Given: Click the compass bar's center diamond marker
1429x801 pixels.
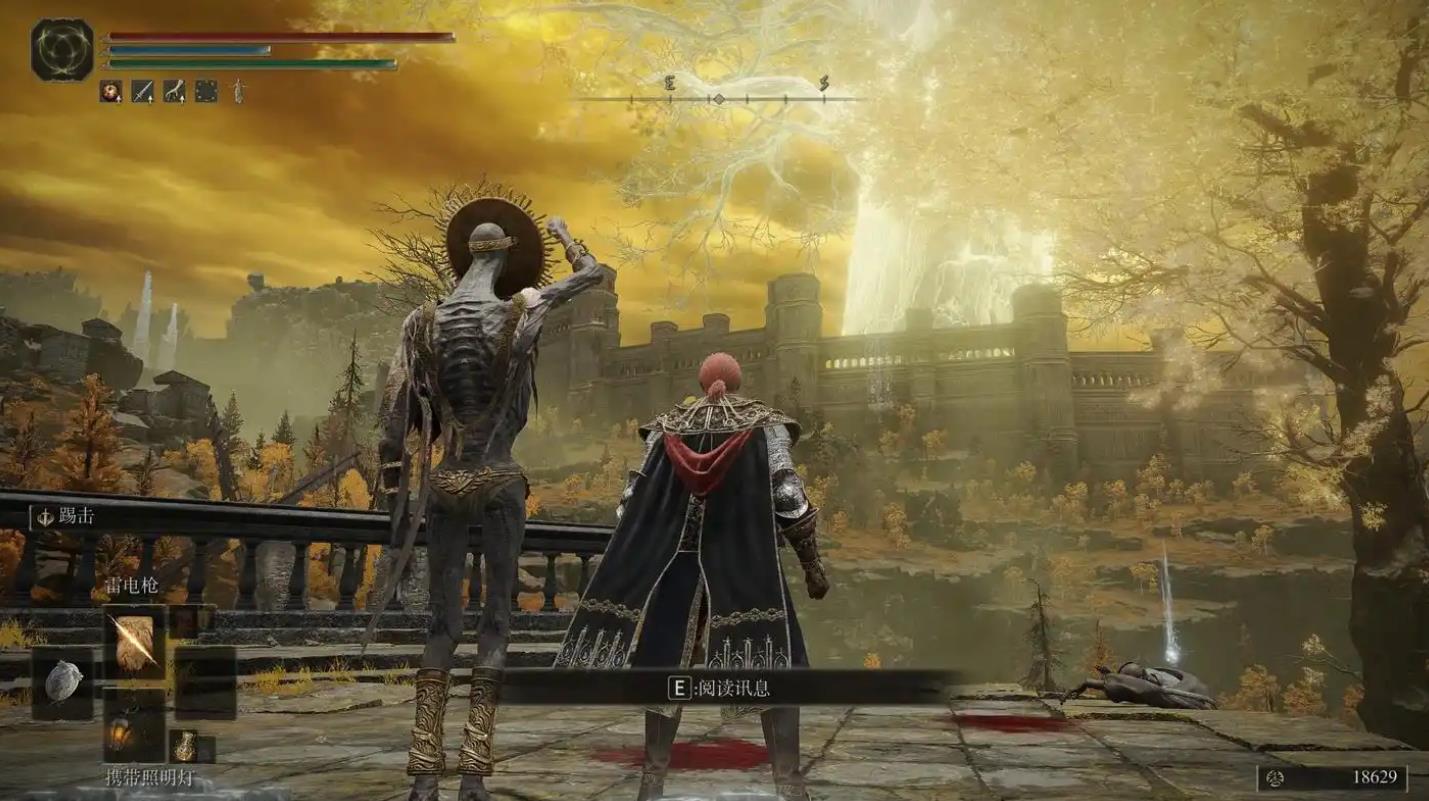Looking at the screenshot, I should tap(717, 99).
